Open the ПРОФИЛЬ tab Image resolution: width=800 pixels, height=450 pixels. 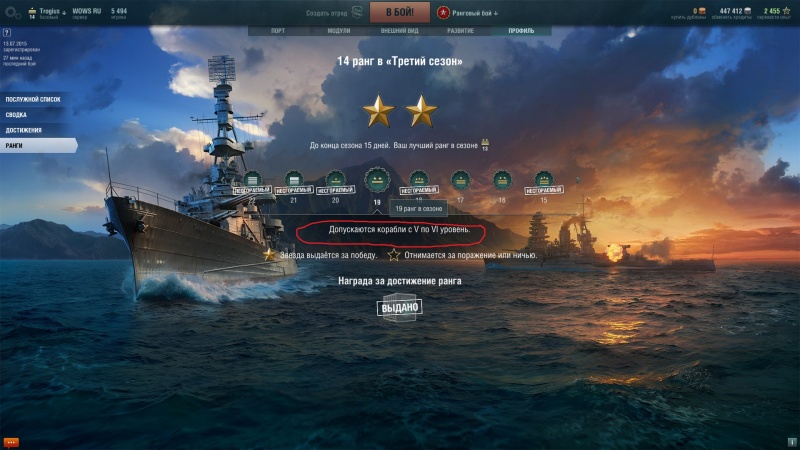[521, 30]
